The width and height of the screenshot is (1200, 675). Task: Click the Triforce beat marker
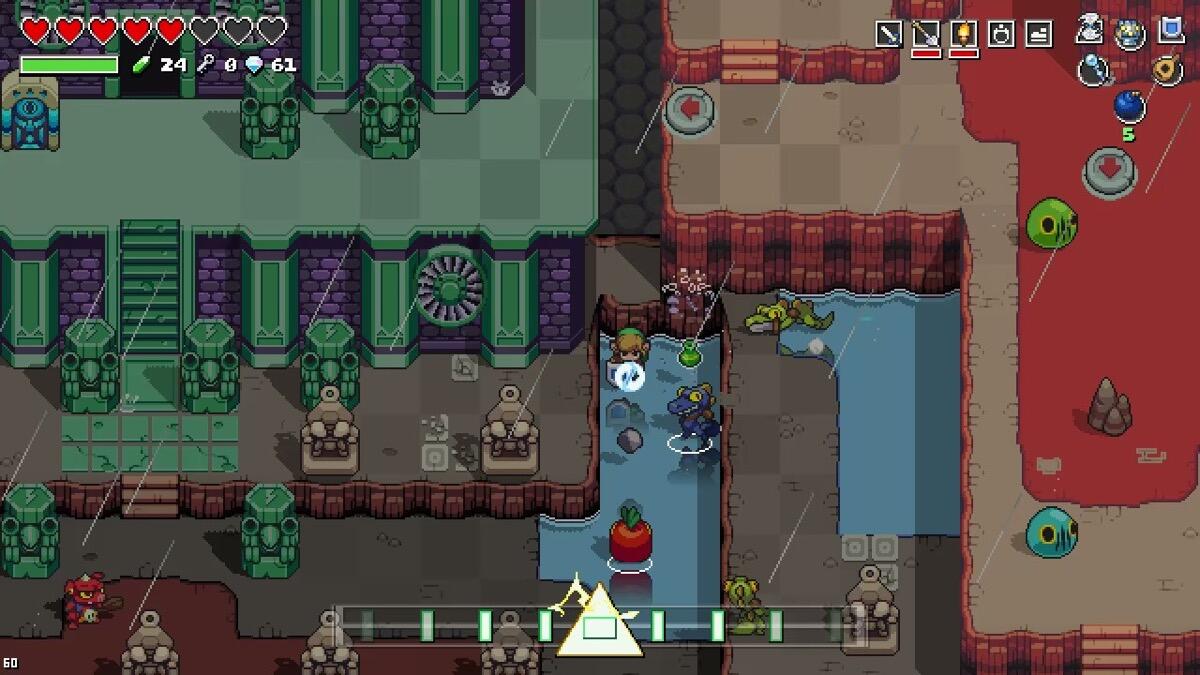tap(599, 624)
